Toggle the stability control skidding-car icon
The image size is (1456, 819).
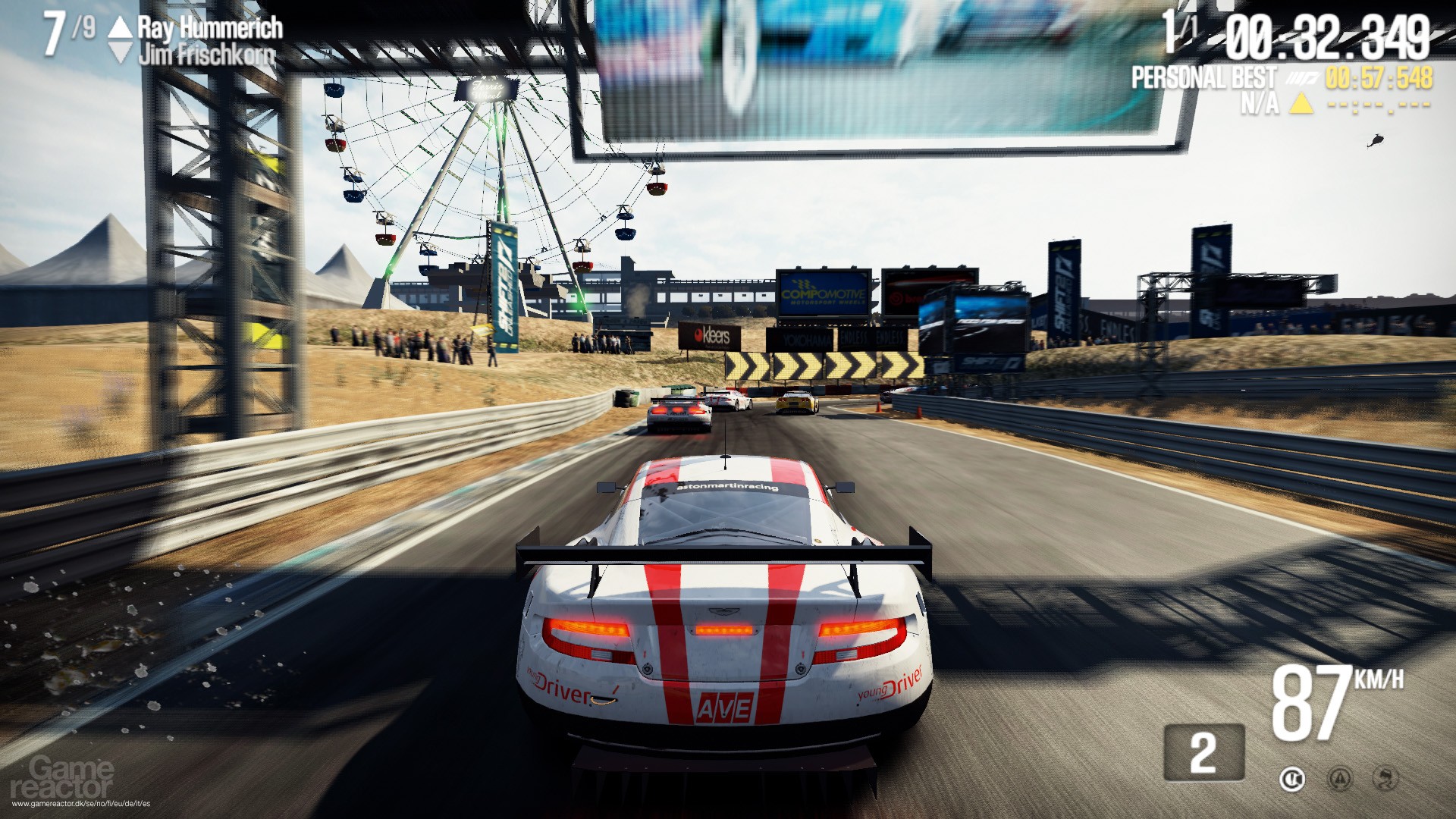pos(1387,779)
